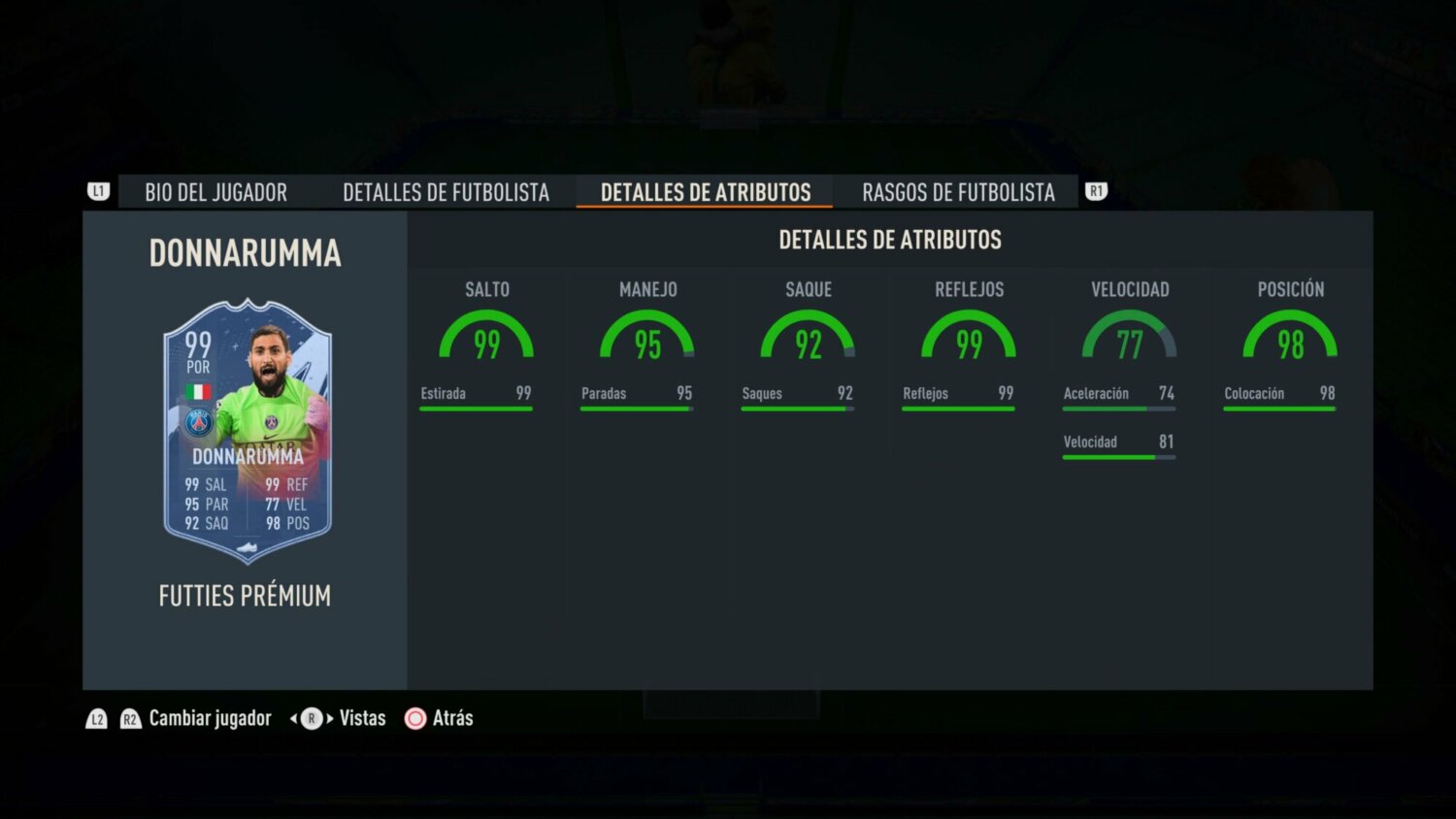Click the Italy flag on Donnarumma's card

[x=199, y=388]
